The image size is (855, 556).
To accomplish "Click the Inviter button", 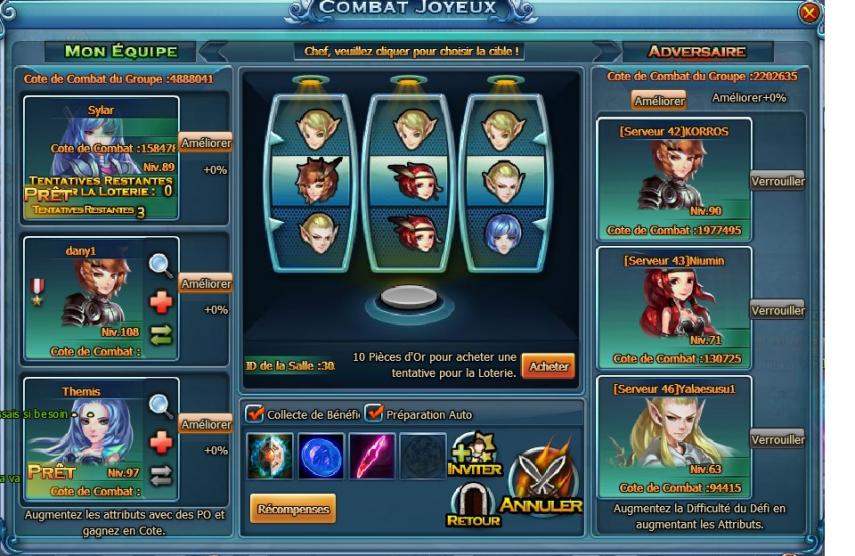I will coord(474,456).
